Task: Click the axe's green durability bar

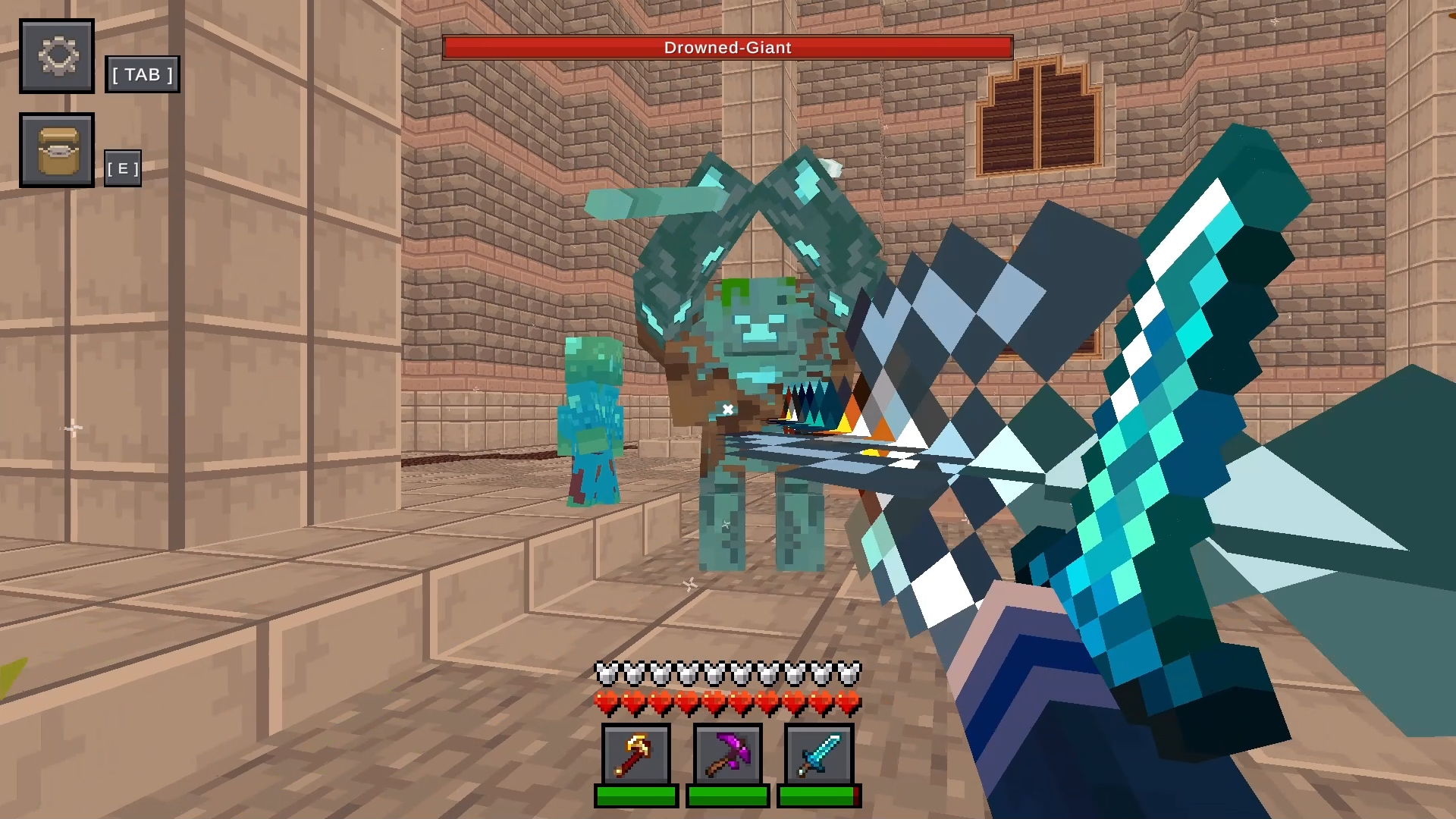Action: click(635, 796)
